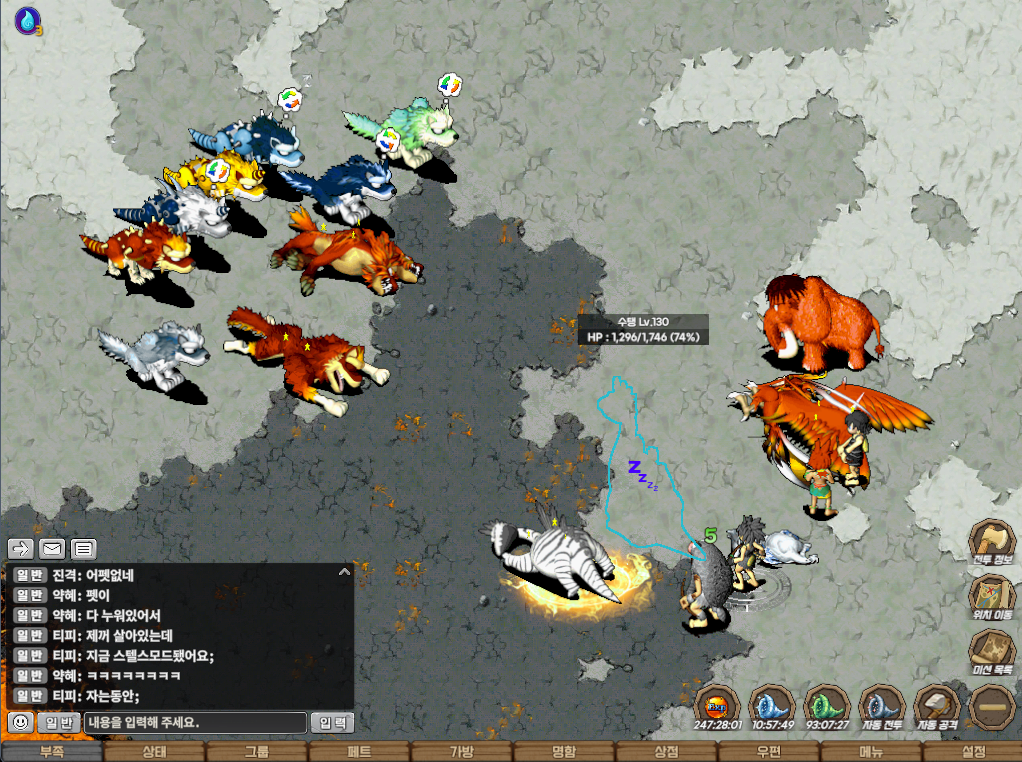Click the 입력 send button in chat

pos(332,722)
